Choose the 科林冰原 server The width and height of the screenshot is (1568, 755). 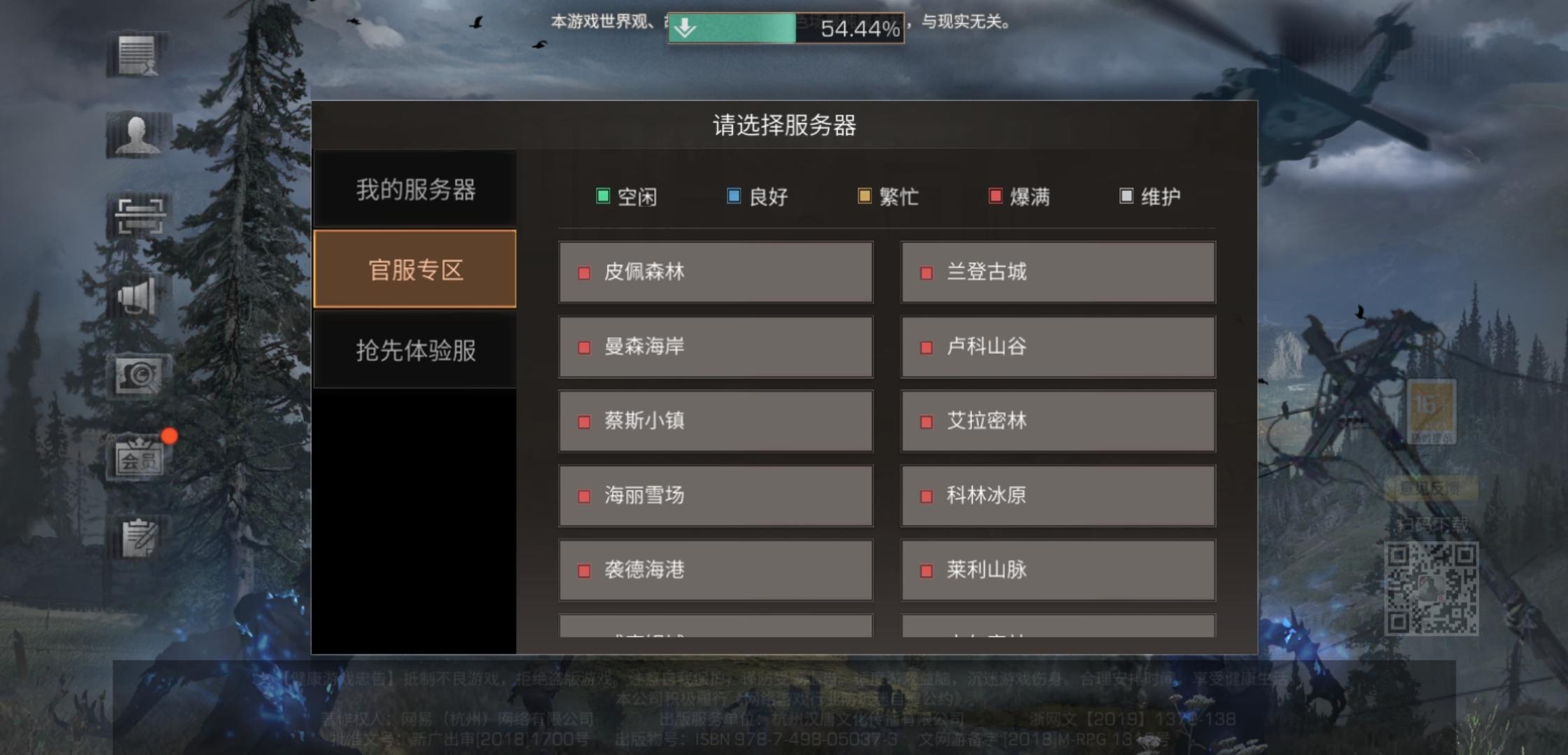(1058, 496)
